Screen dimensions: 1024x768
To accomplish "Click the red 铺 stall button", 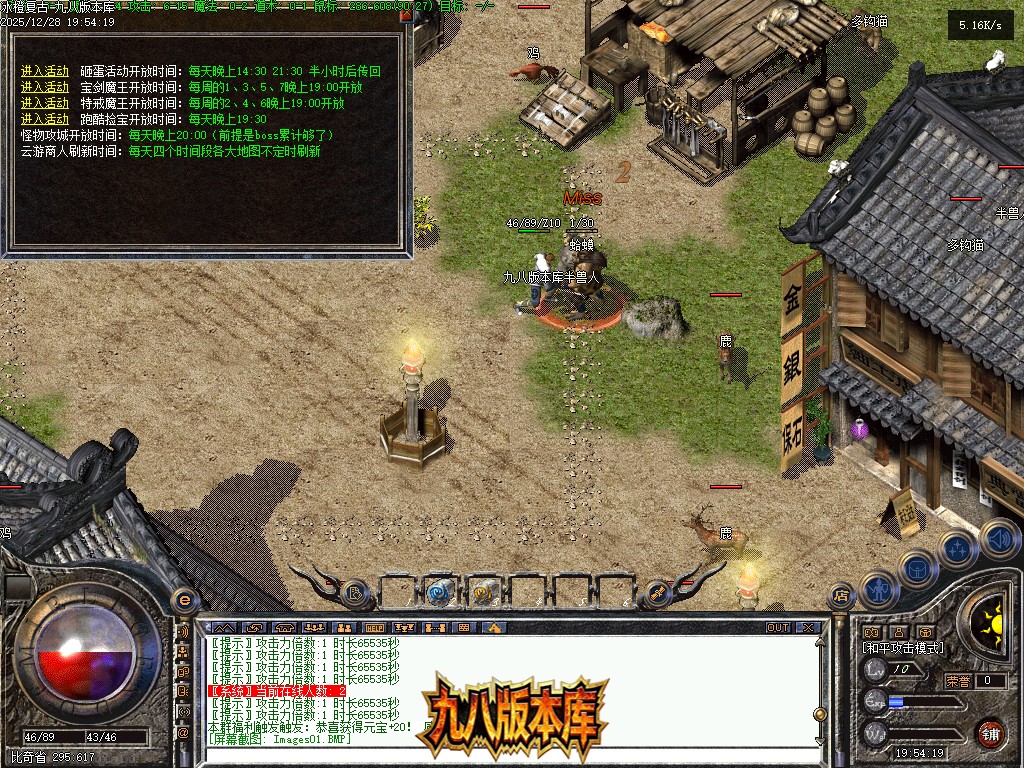I will click(x=989, y=733).
